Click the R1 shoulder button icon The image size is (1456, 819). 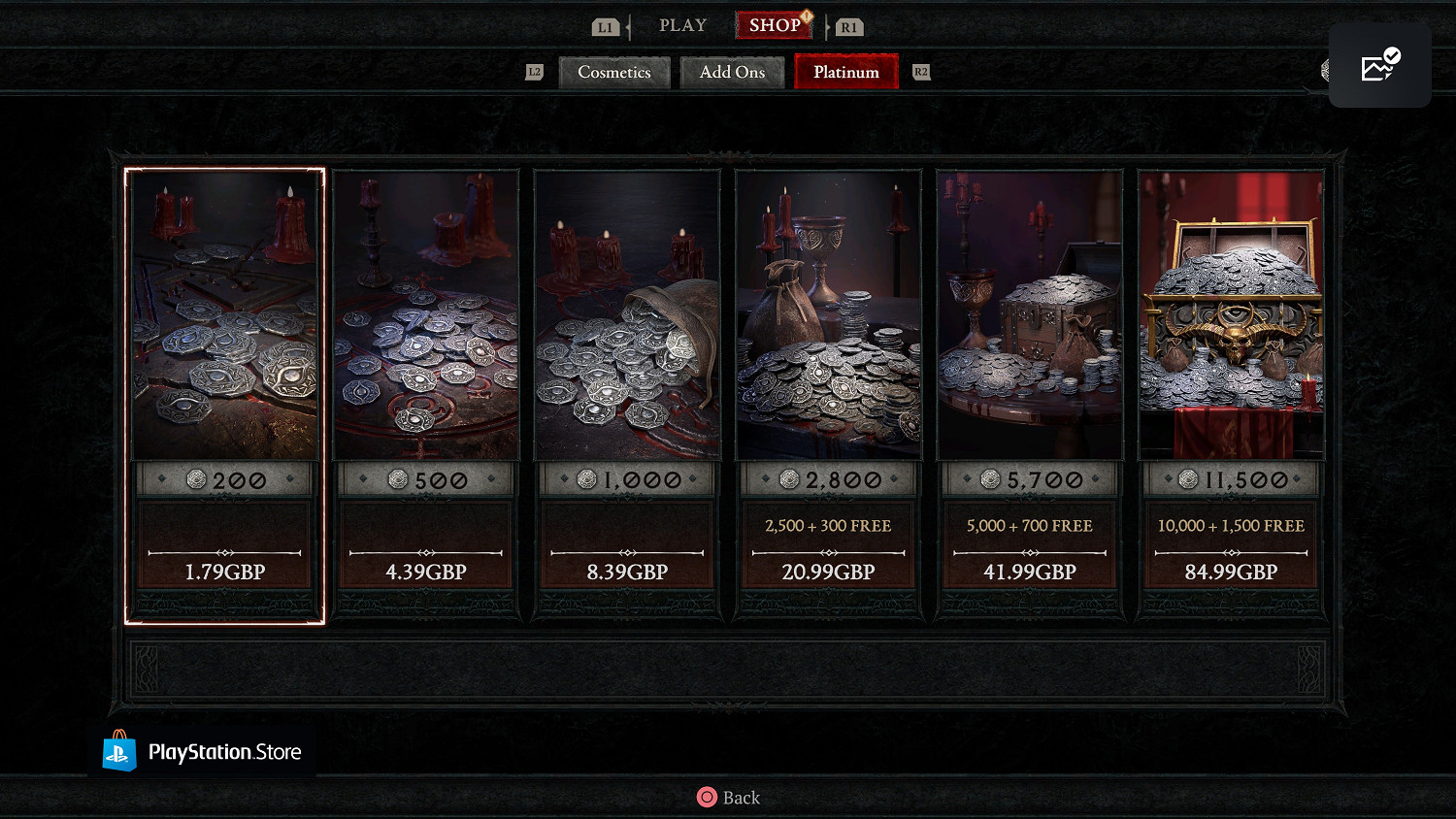click(x=848, y=26)
